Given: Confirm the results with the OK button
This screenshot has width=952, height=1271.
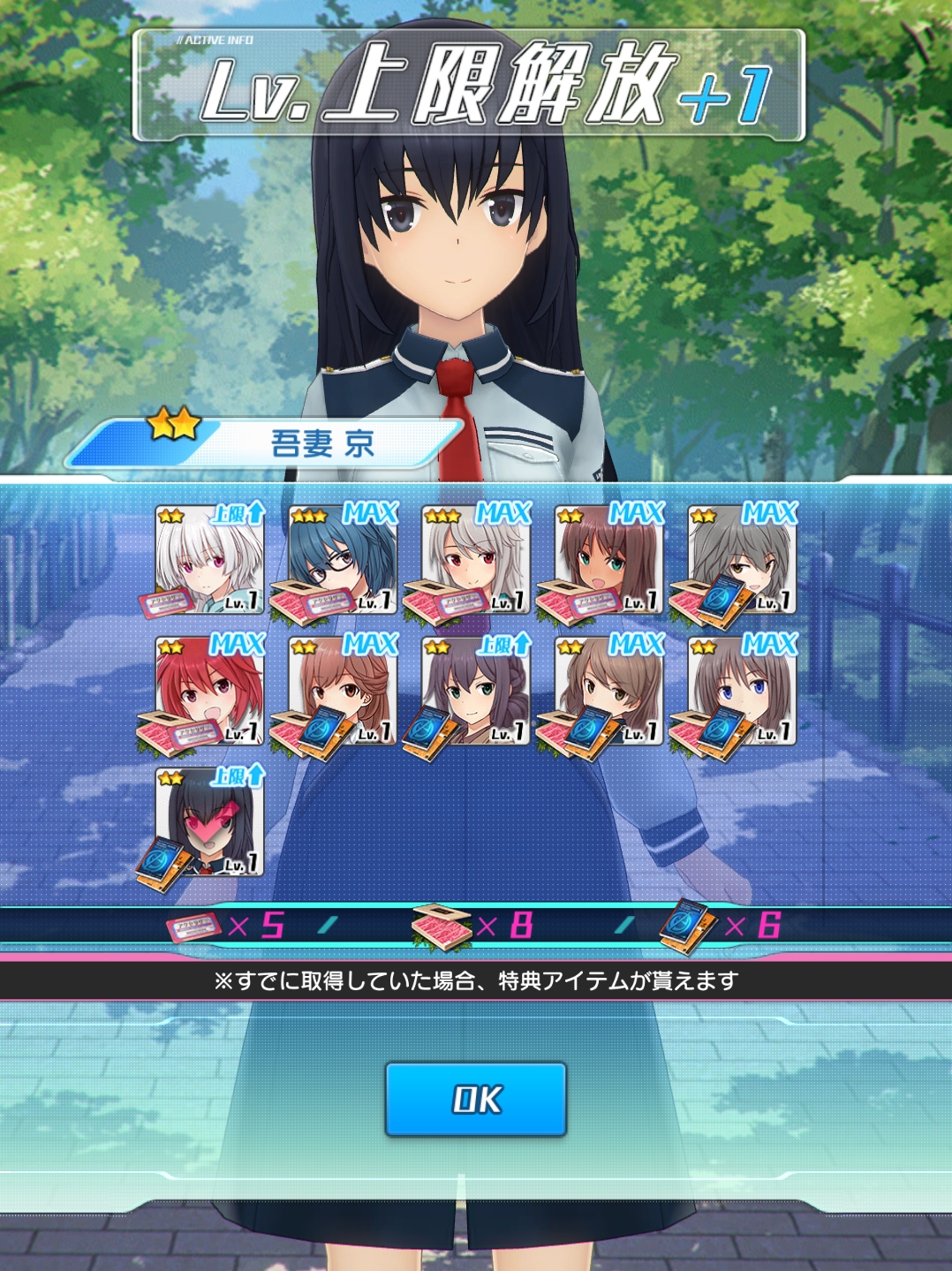Looking at the screenshot, I should point(475,1099).
